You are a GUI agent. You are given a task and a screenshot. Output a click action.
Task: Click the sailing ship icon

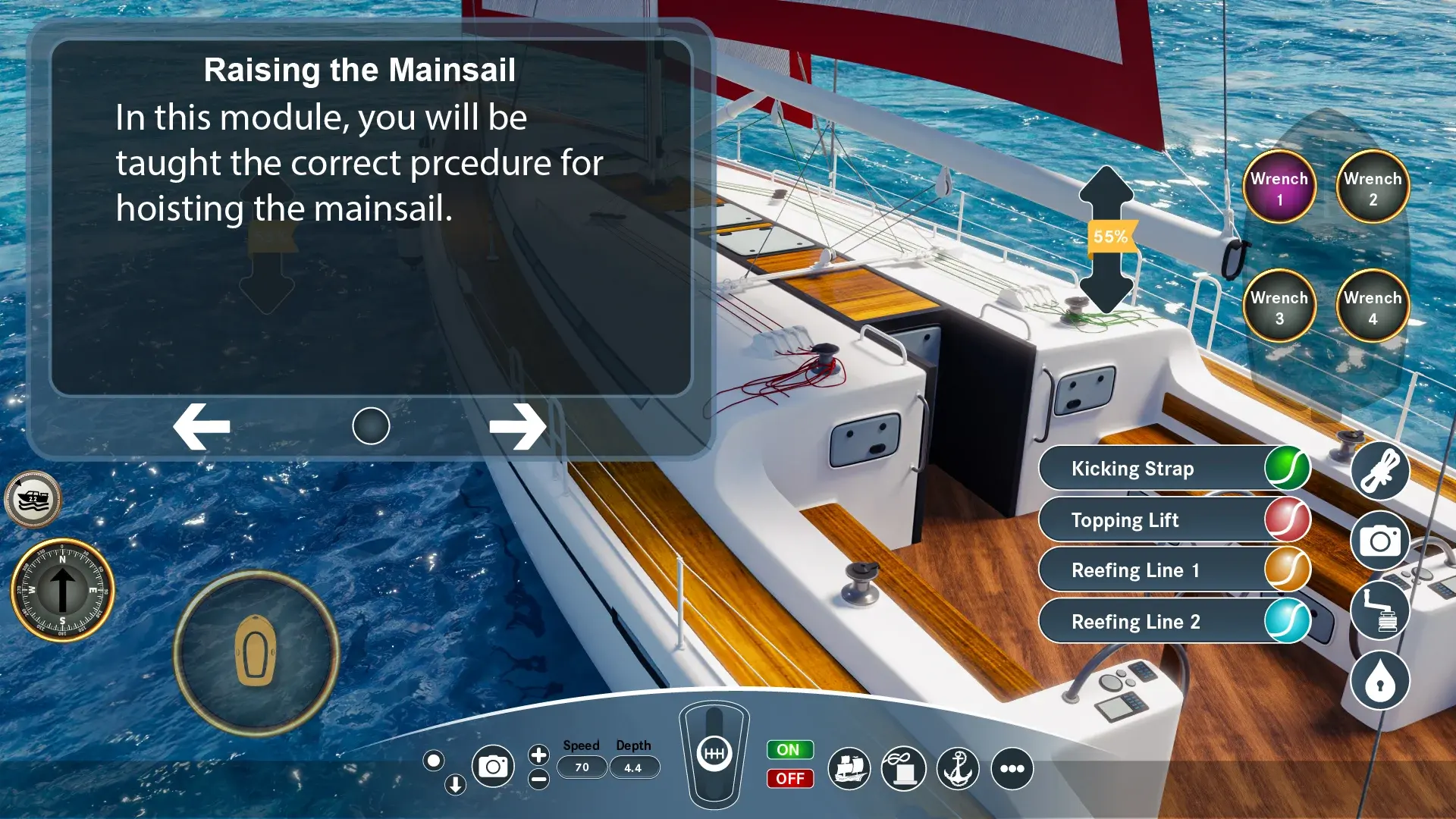849,769
